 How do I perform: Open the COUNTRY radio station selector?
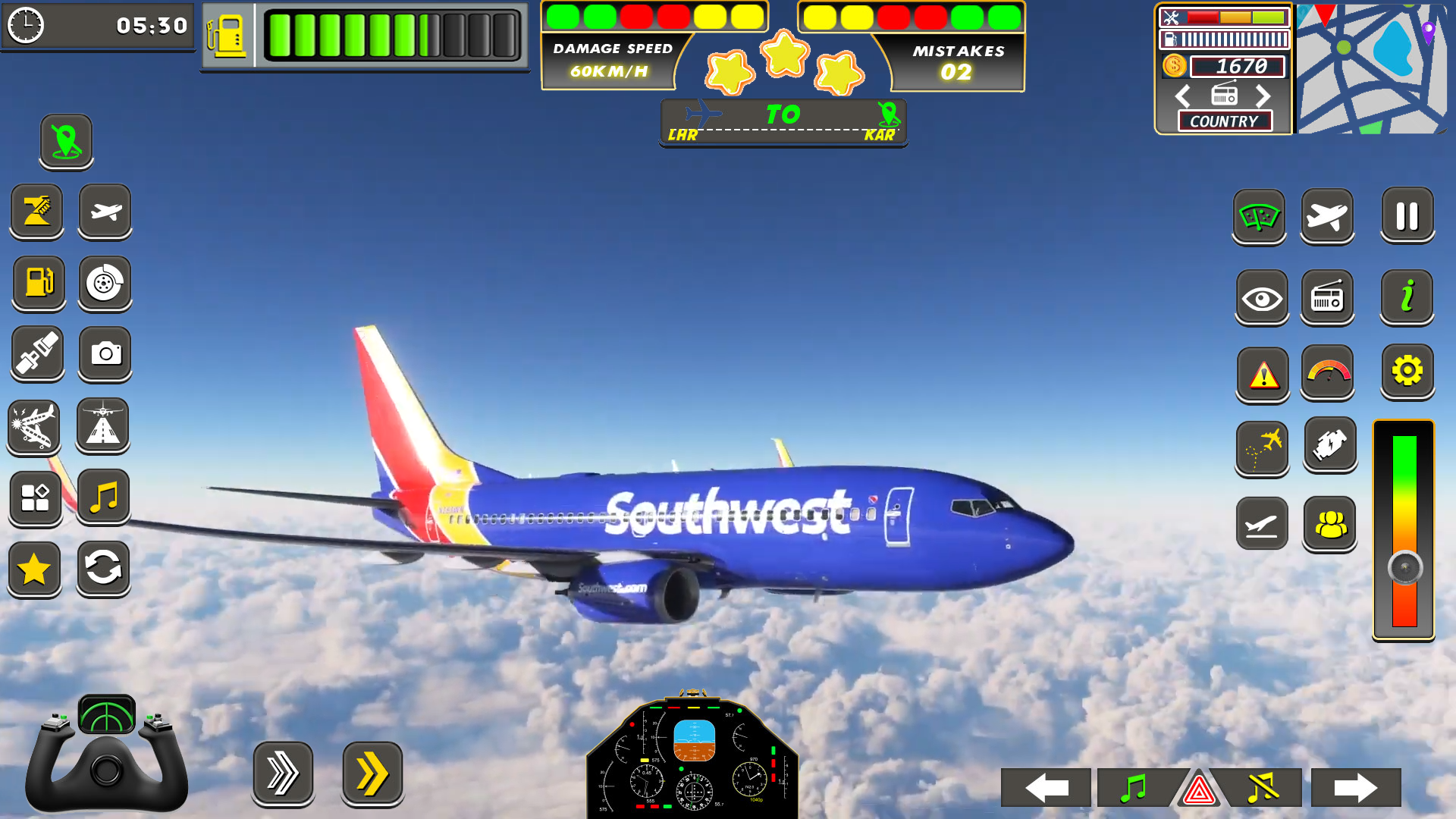(x=1224, y=121)
